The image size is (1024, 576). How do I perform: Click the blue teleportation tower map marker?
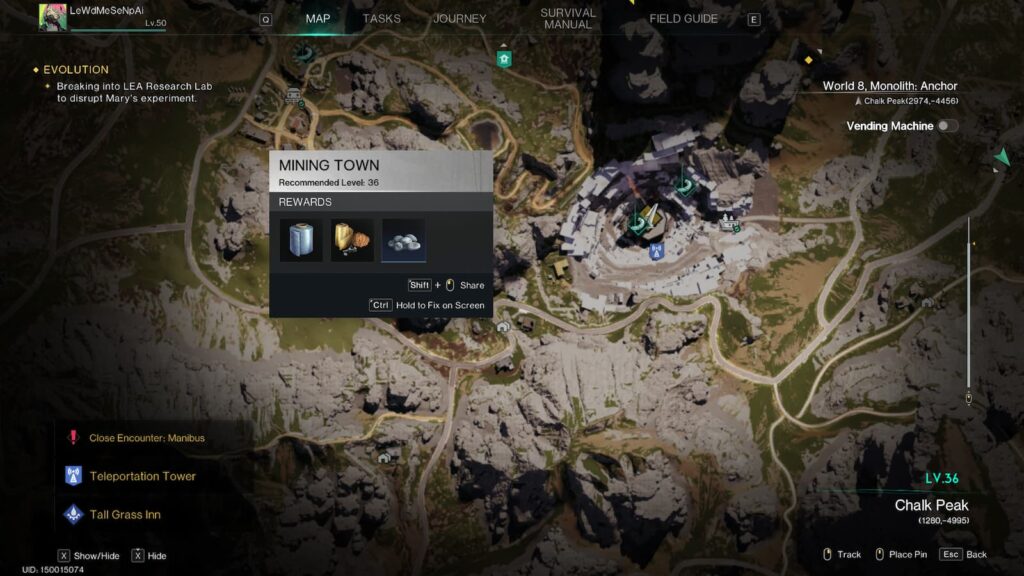[657, 250]
